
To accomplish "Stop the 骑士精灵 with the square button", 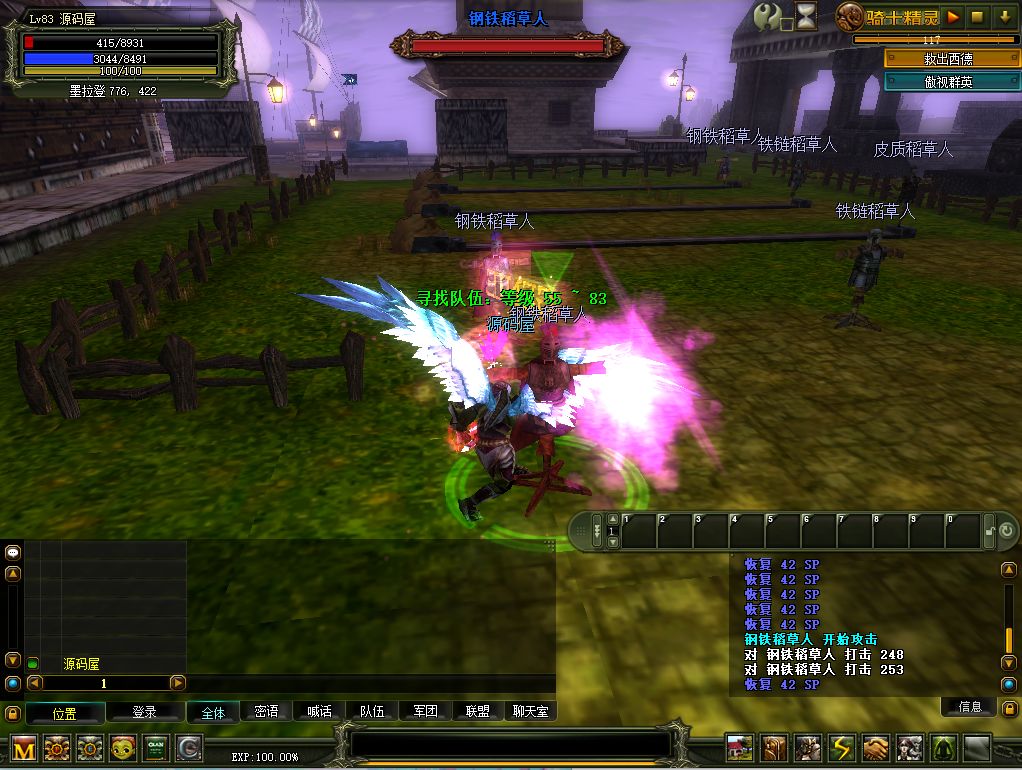I will tap(979, 16).
